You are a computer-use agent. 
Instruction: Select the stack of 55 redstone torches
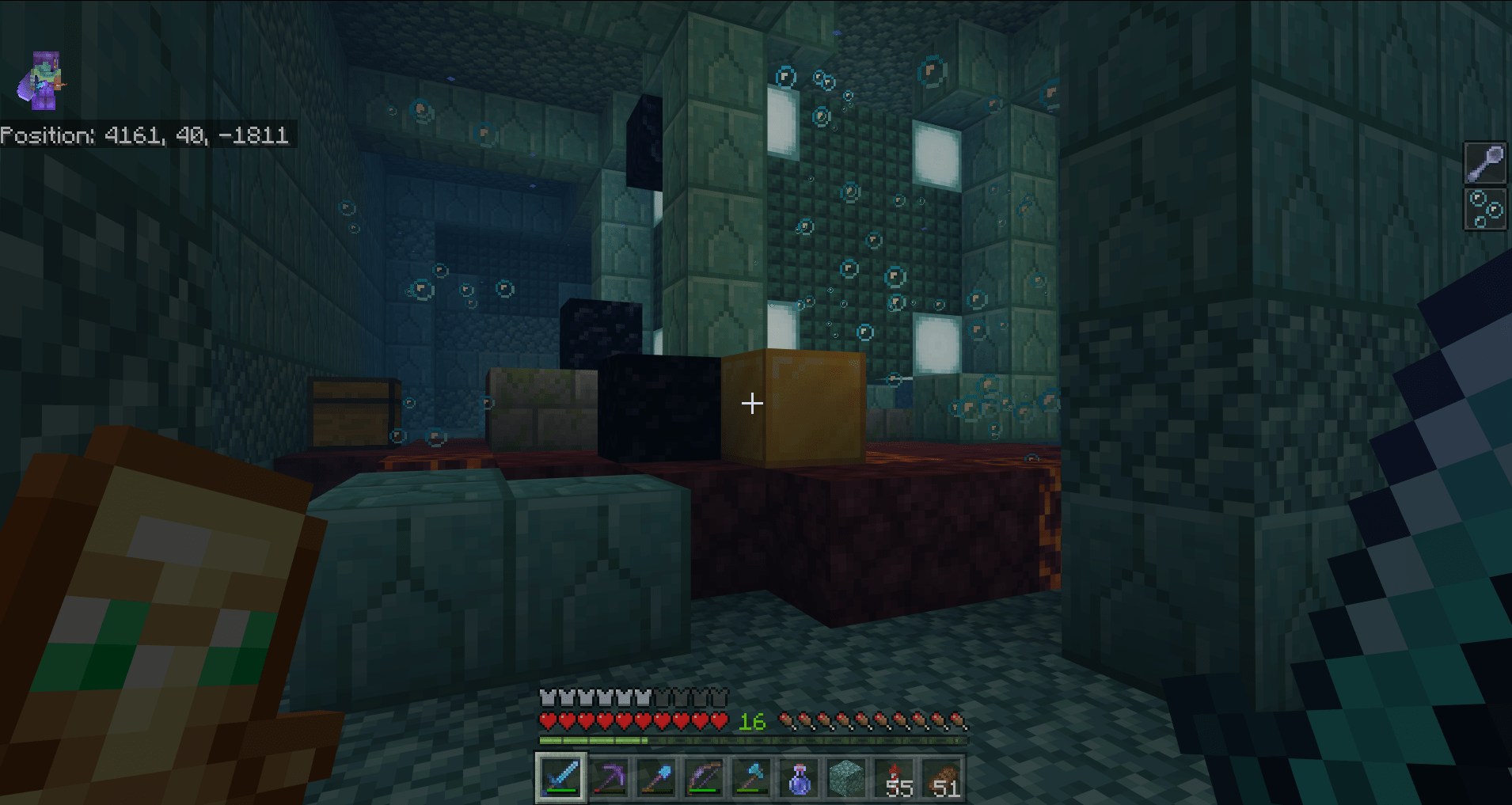895,777
